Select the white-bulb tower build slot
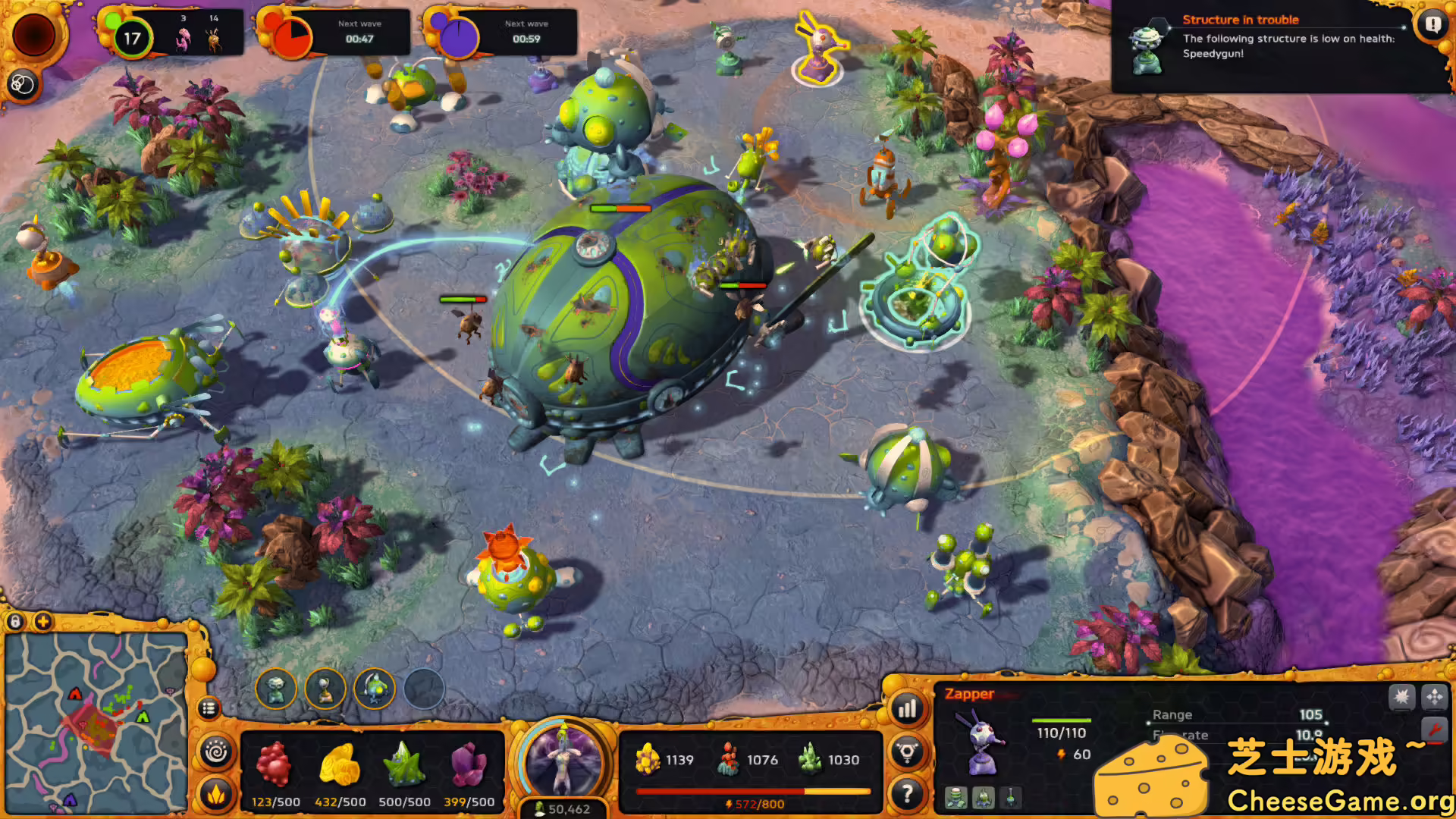The image size is (1456, 819). (325, 689)
